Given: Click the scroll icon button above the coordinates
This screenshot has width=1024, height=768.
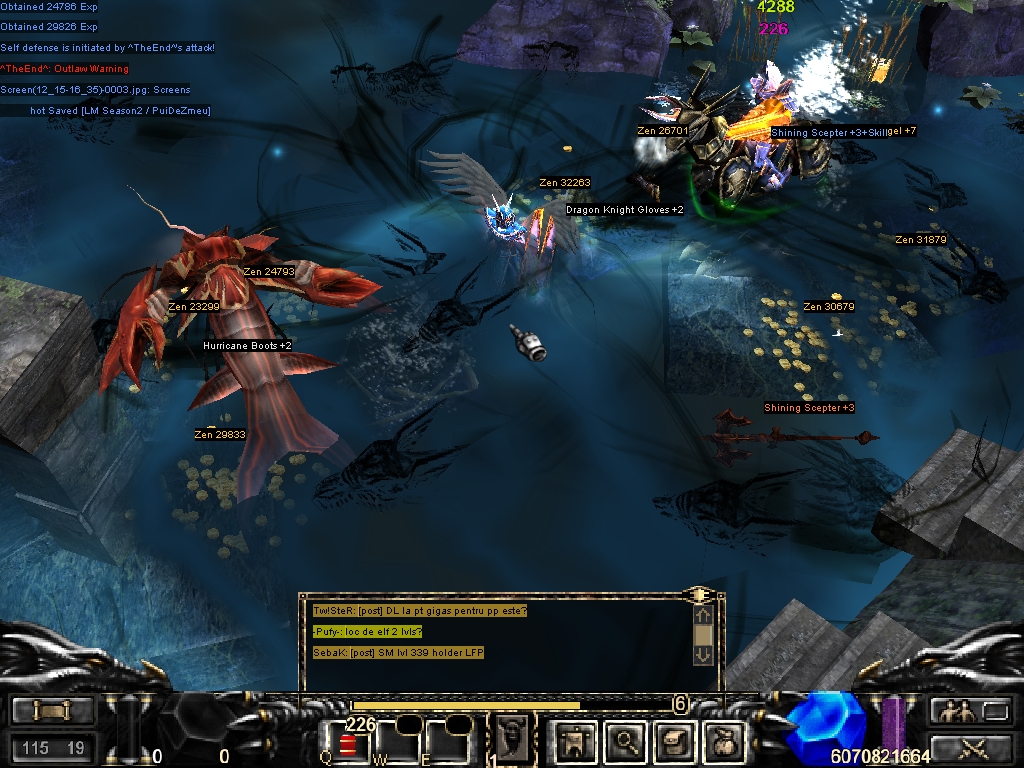Looking at the screenshot, I should coord(53,710).
